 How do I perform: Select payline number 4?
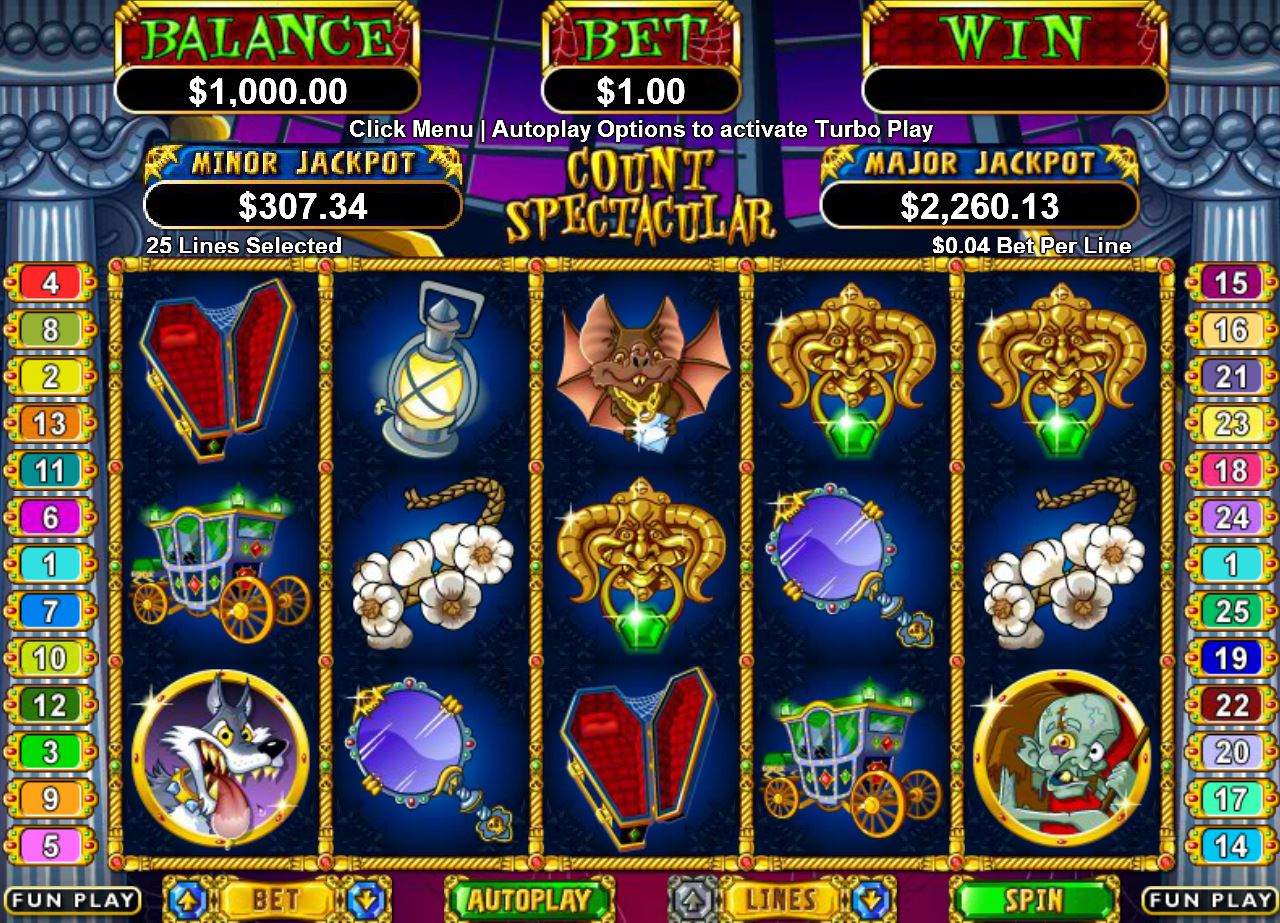coord(50,283)
